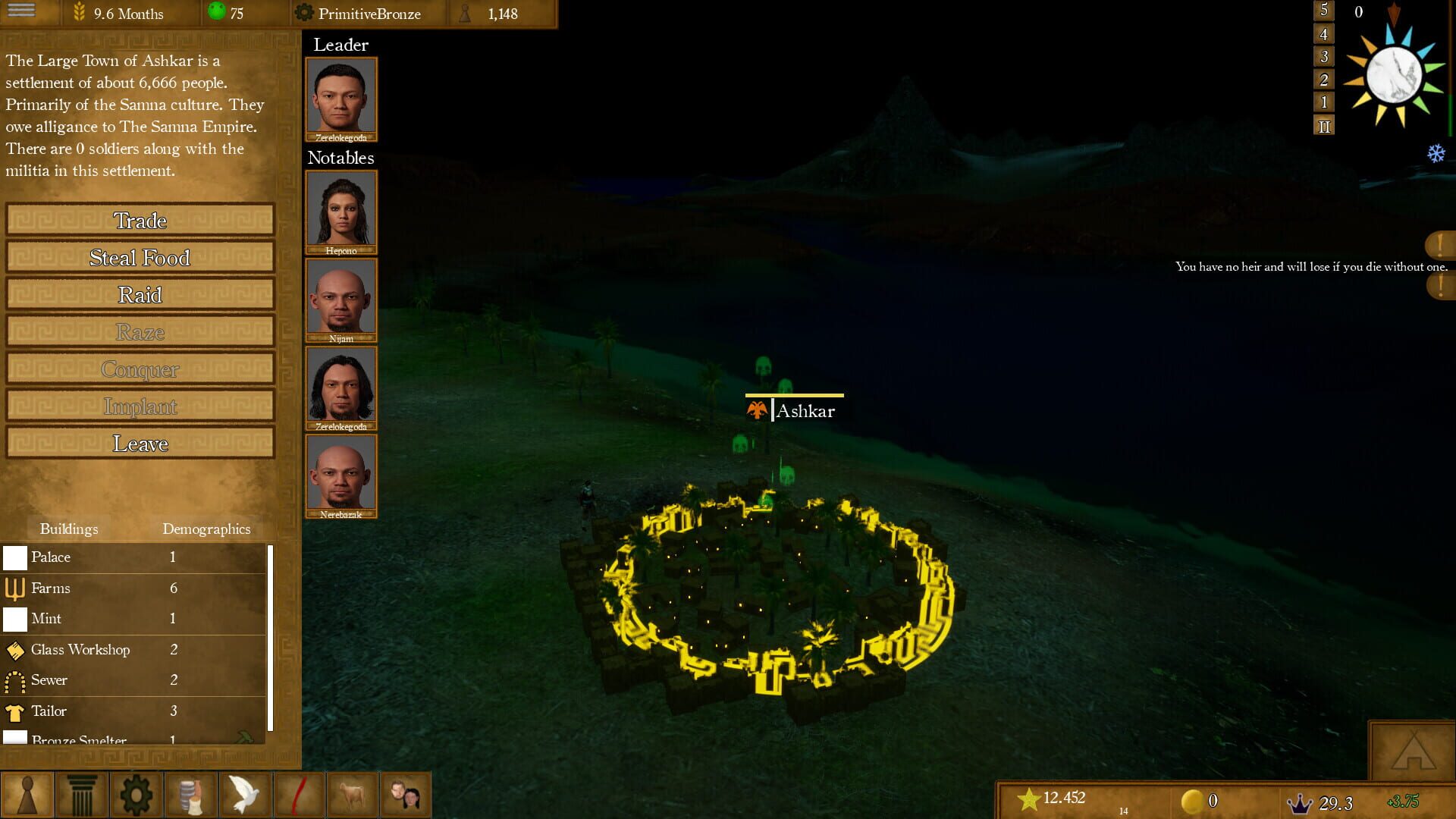The height and width of the screenshot is (819, 1456).
Task: Select speed setting II below the numbers
Action: click(1323, 127)
